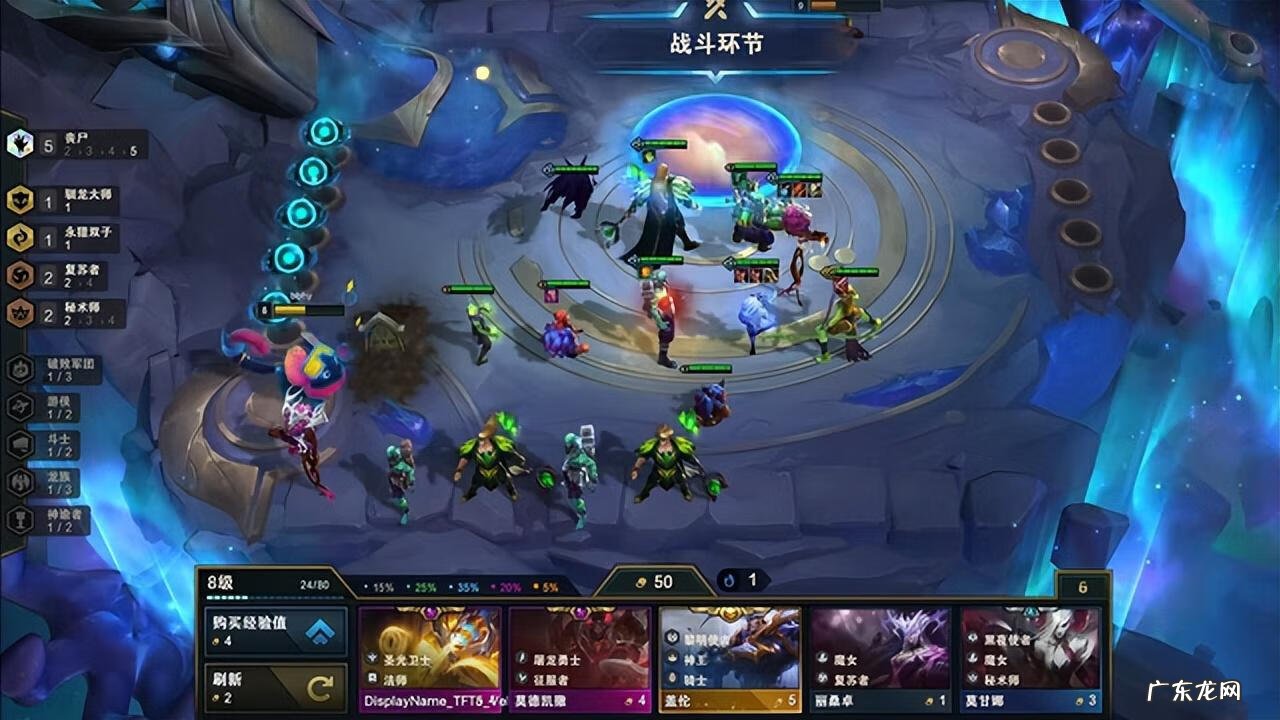Click the 复苏者 trait icon

click(x=18, y=272)
